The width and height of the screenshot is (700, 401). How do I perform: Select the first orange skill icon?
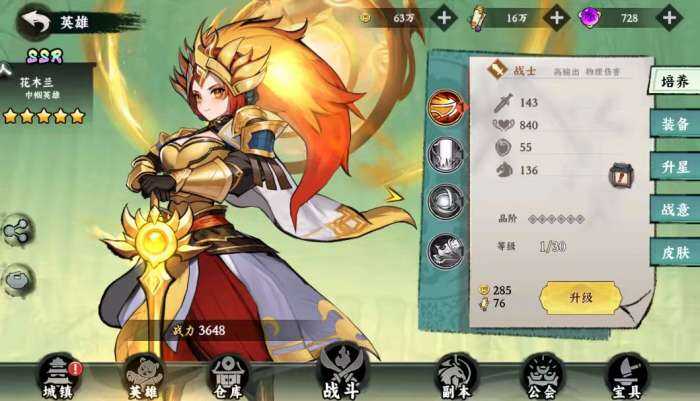[x=446, y=108]
